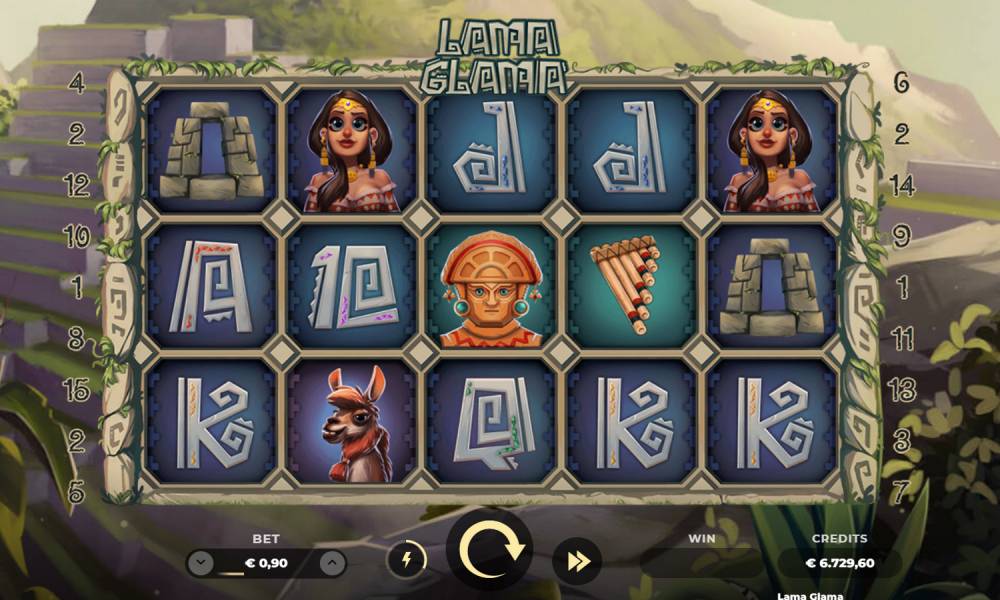
Task: Decrease the bet with the down arrow
Action: [201, 563]
